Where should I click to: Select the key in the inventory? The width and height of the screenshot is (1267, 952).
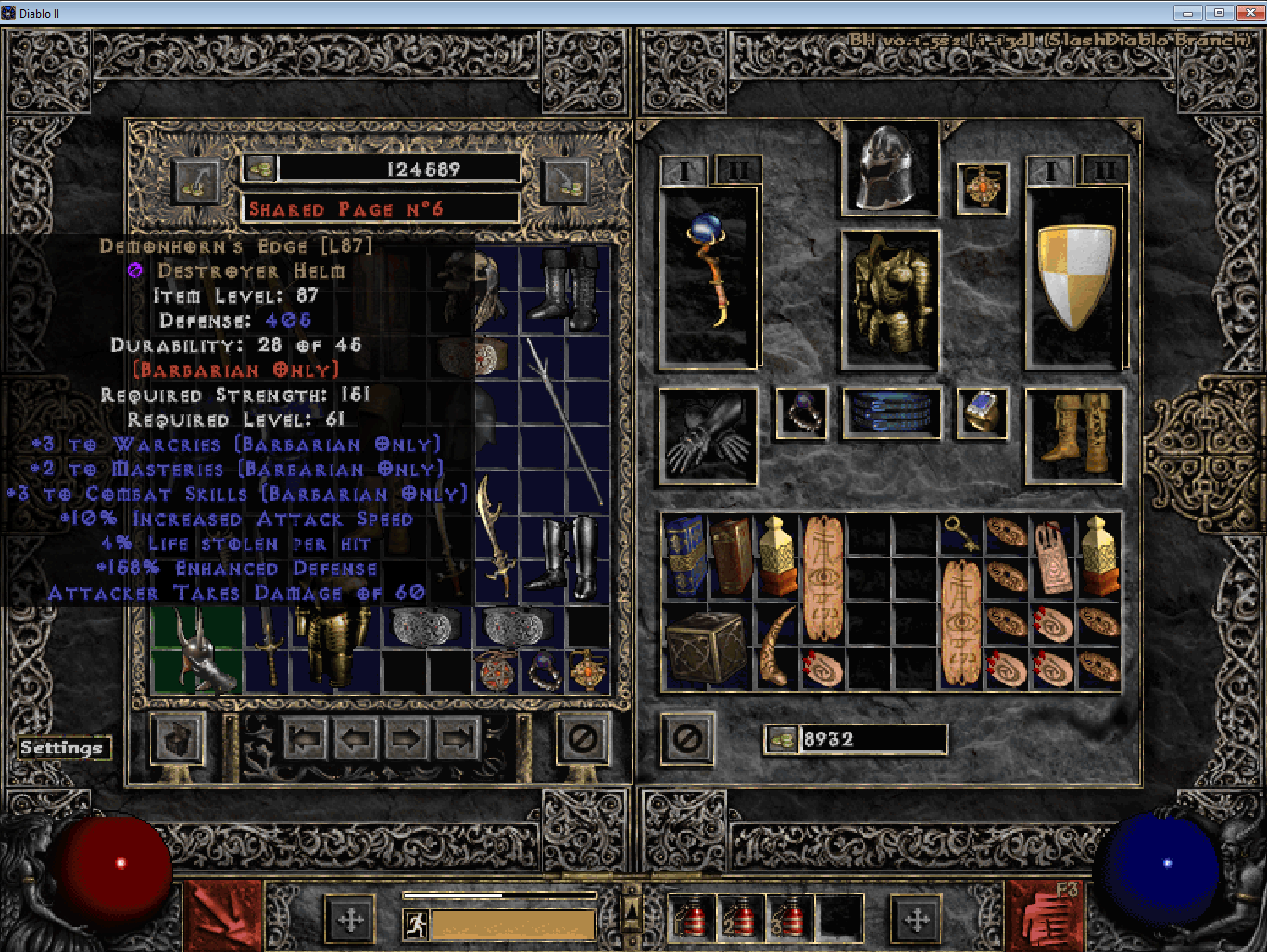pos(961,532)
